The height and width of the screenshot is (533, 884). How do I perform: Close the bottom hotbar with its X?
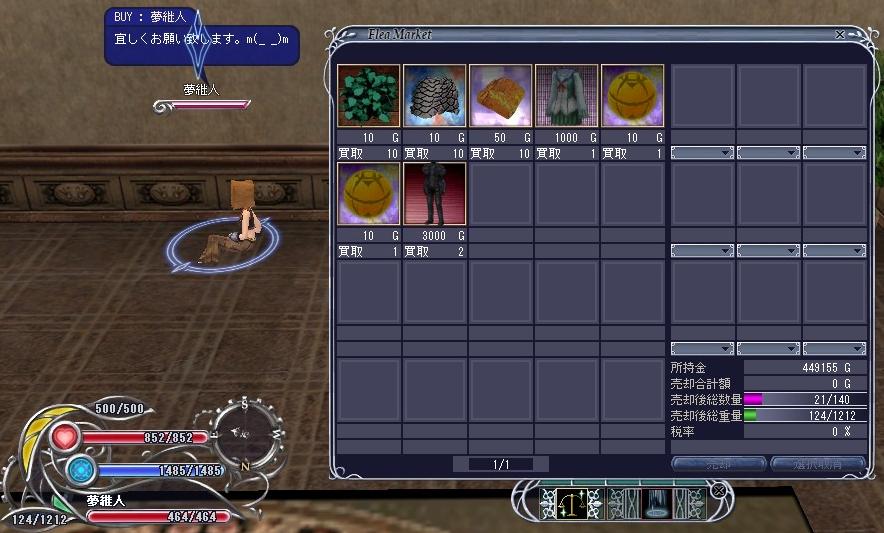718,490
